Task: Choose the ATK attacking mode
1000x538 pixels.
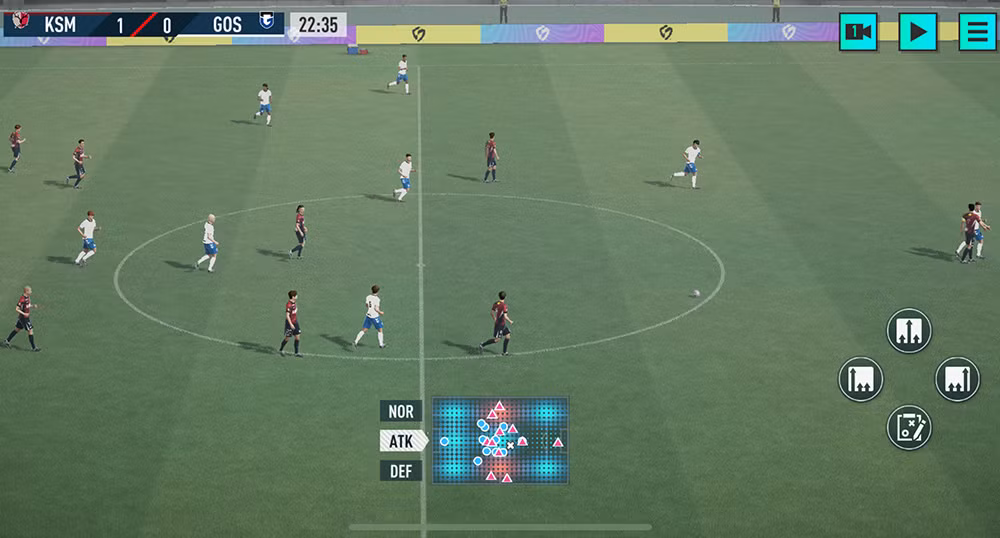Action: coord(402,441)
